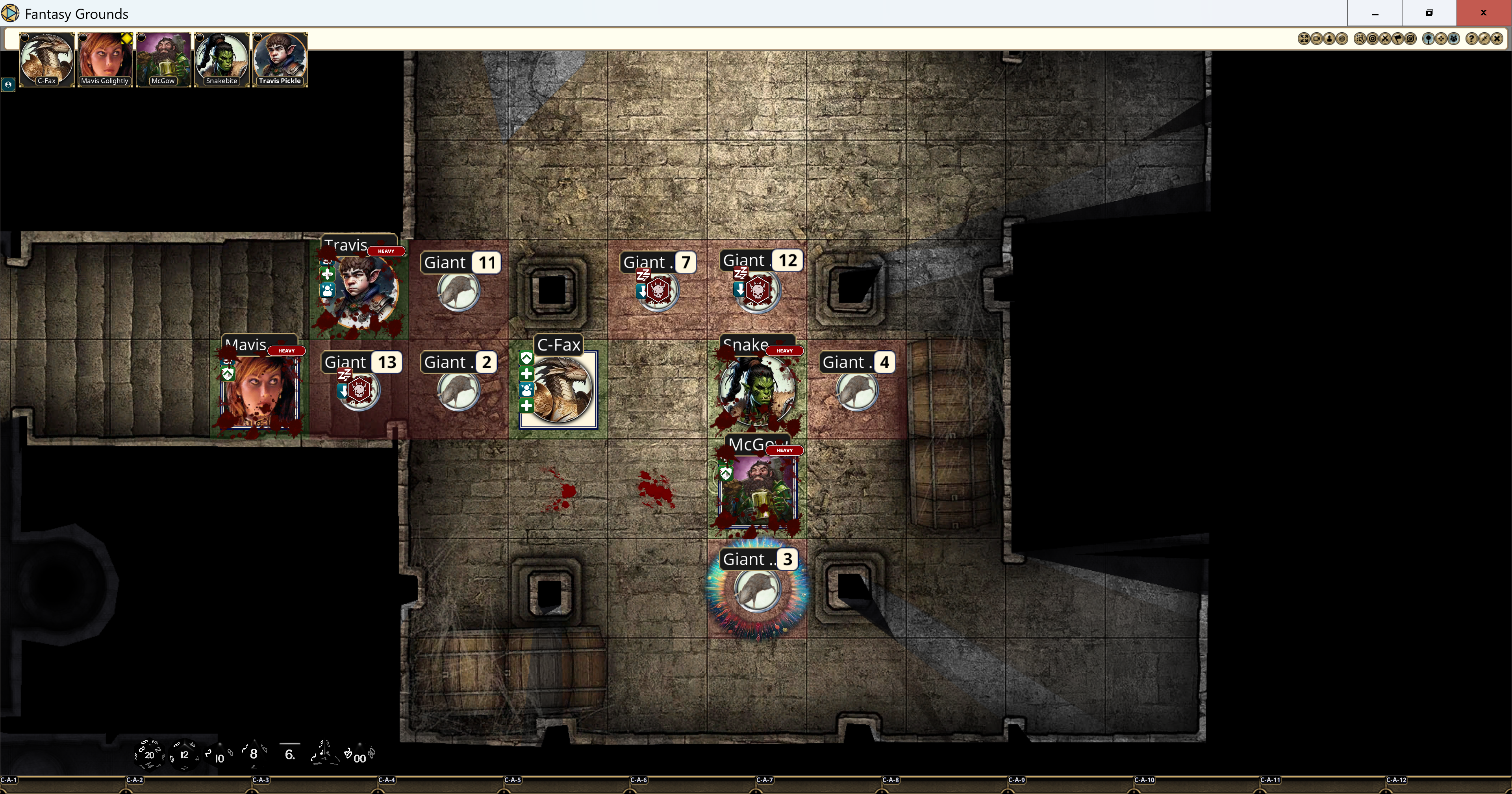
Task: Select the C-Fax character portrait
Action: click(x=46, y=59)
